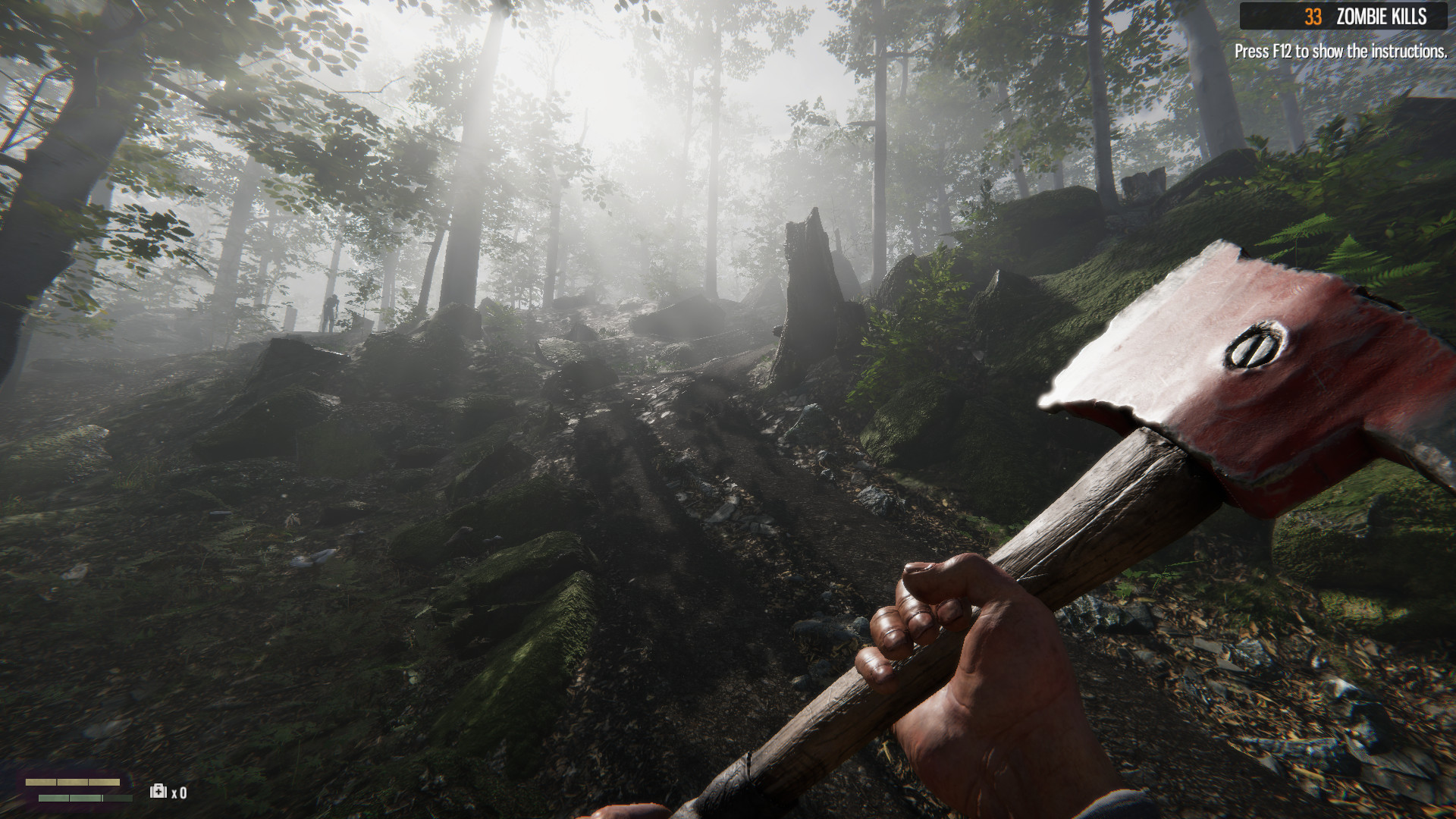The height and width of the screenshot is (819, 1456).
Task: Click the leftmost yellow bar segment
Action: (x=41, y=782)
